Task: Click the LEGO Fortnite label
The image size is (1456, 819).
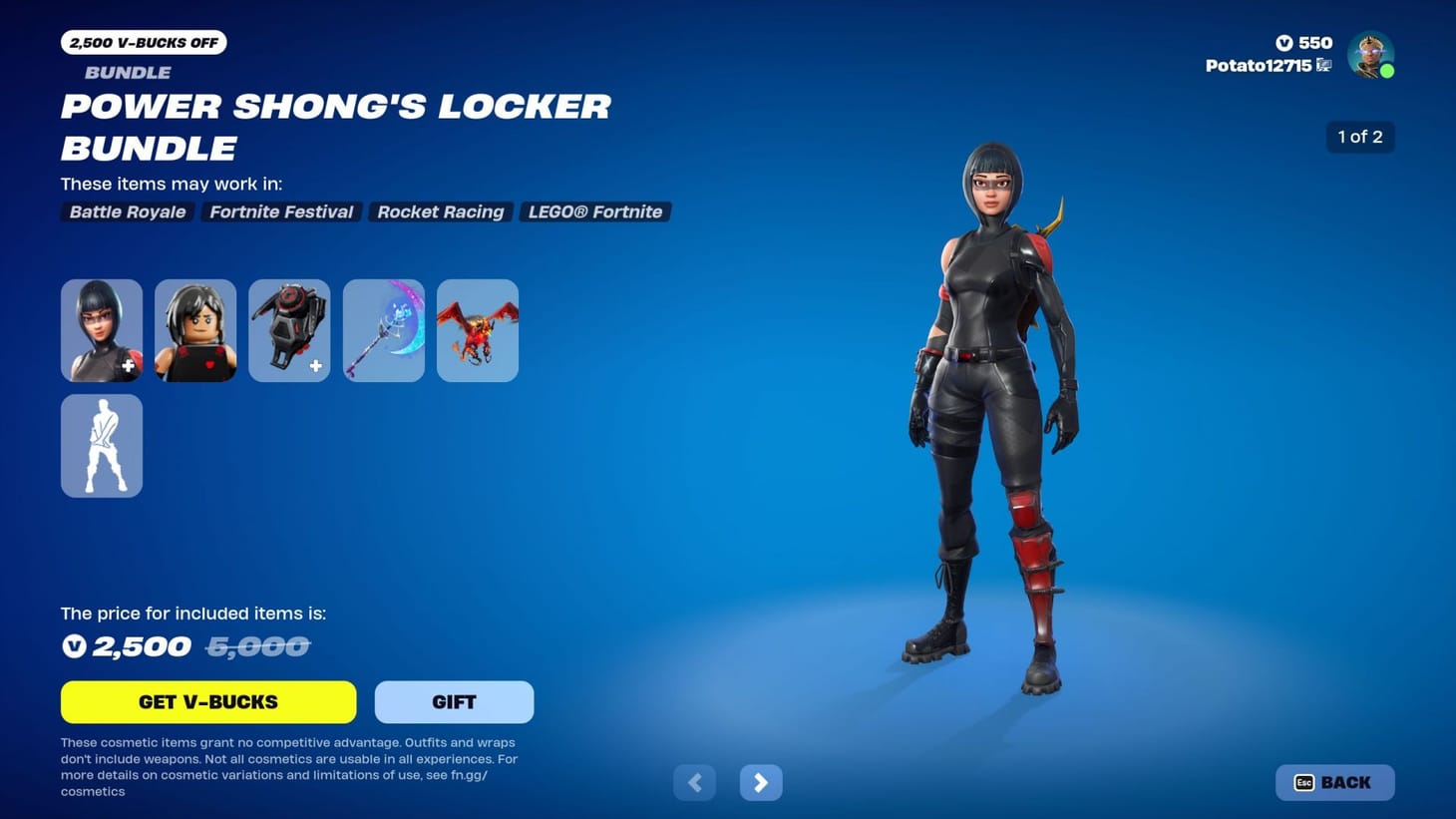Action: pos(595,211)
